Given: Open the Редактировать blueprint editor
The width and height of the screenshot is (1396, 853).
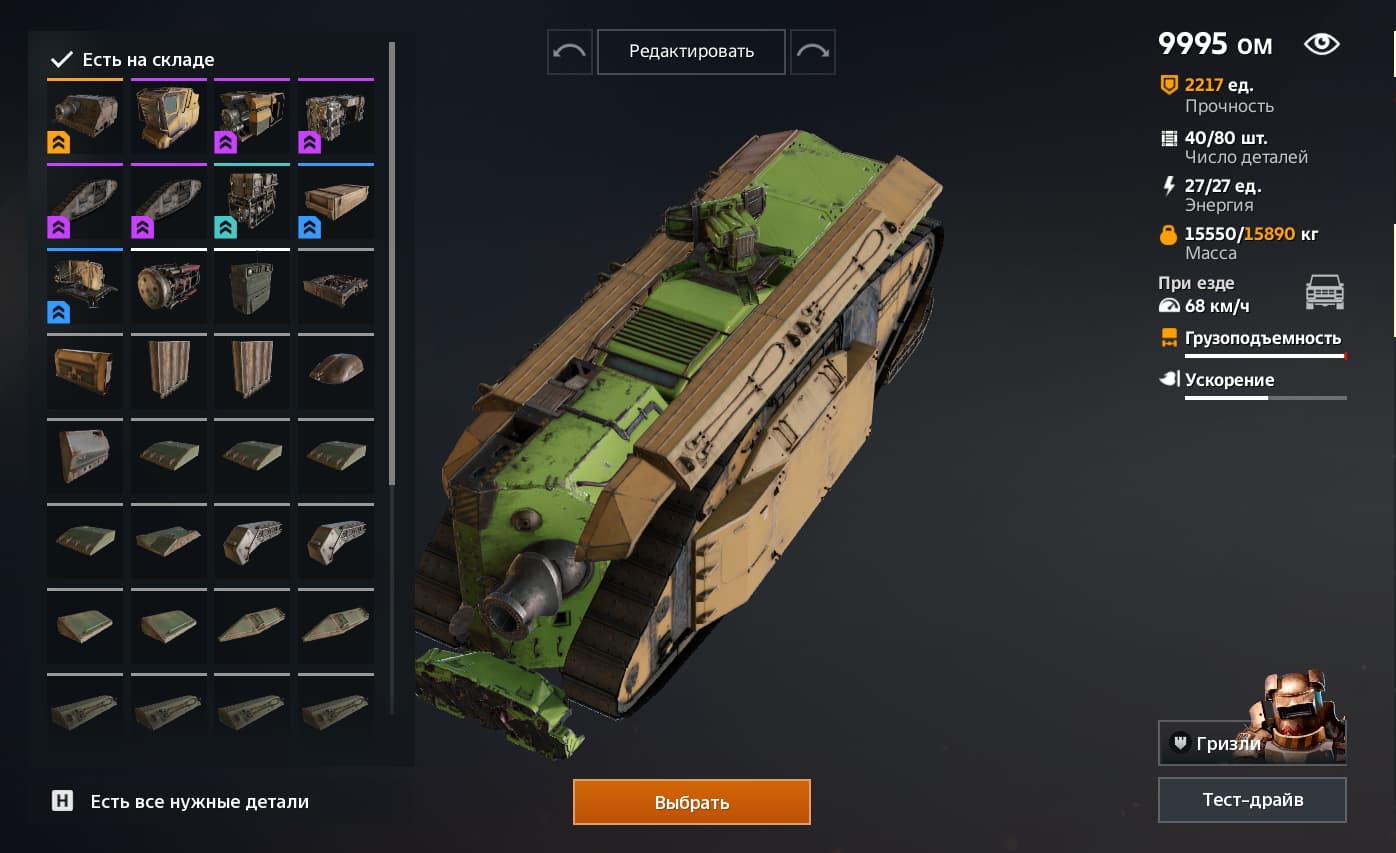Looking at the screenshot, I should [691, 52].
